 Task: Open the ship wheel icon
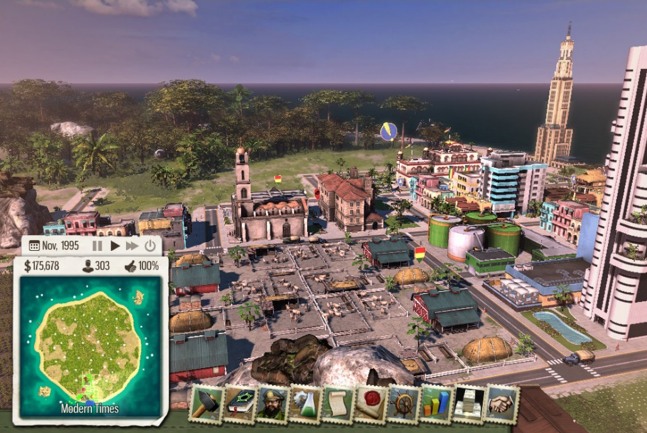403,403
